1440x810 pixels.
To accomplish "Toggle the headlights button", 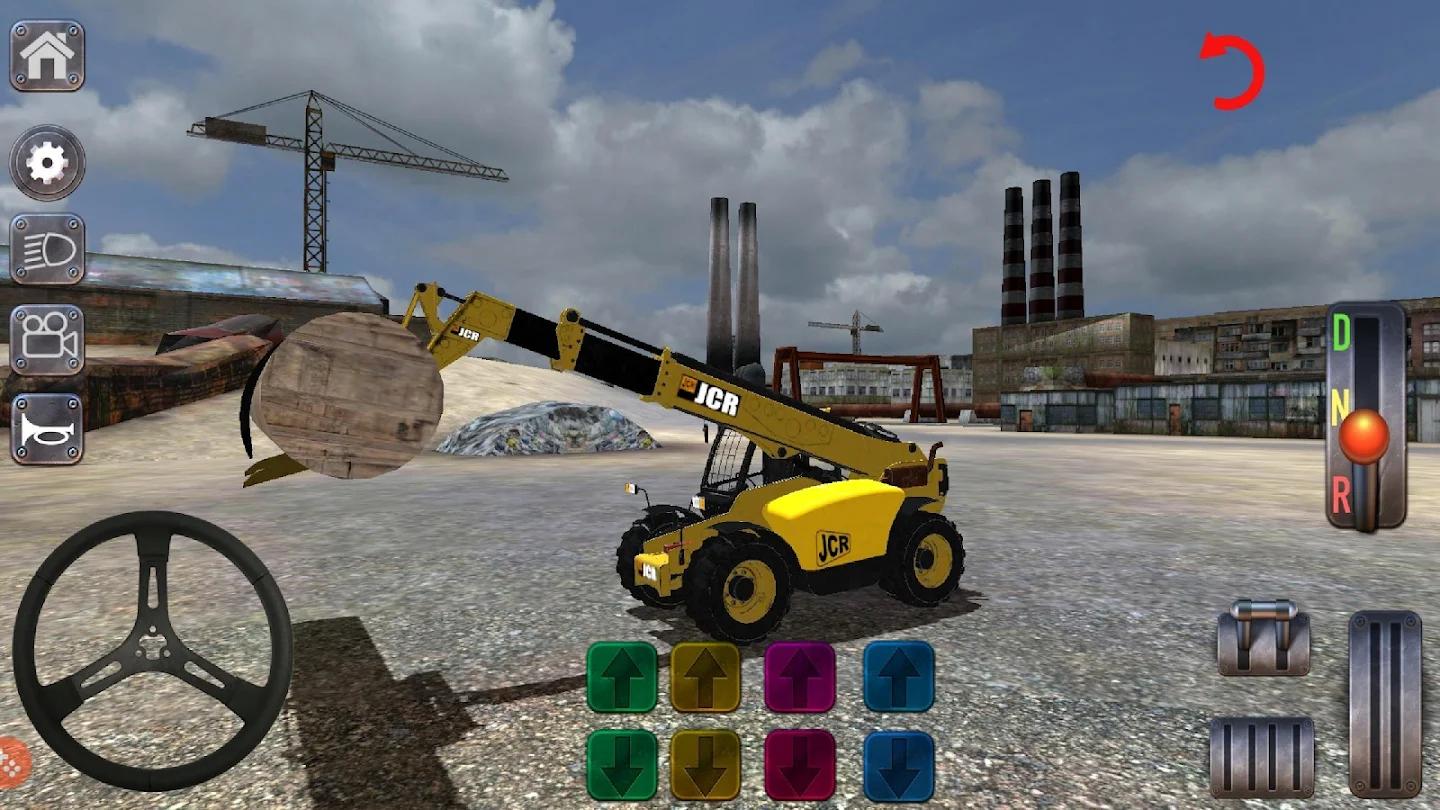I will tap(47, 250).
